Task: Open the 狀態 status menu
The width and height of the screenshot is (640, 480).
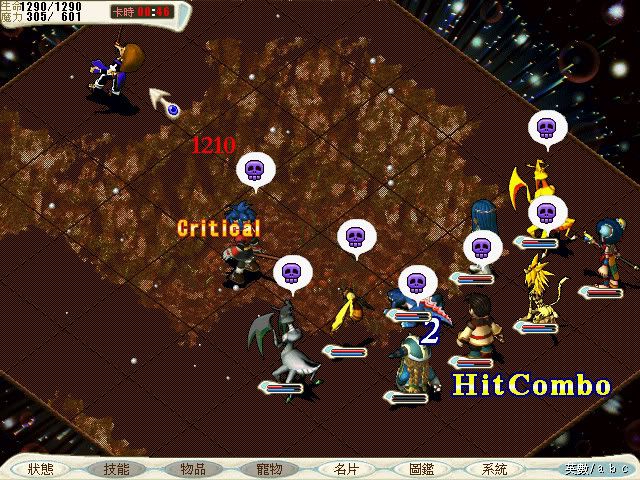Action: (41, 468)
